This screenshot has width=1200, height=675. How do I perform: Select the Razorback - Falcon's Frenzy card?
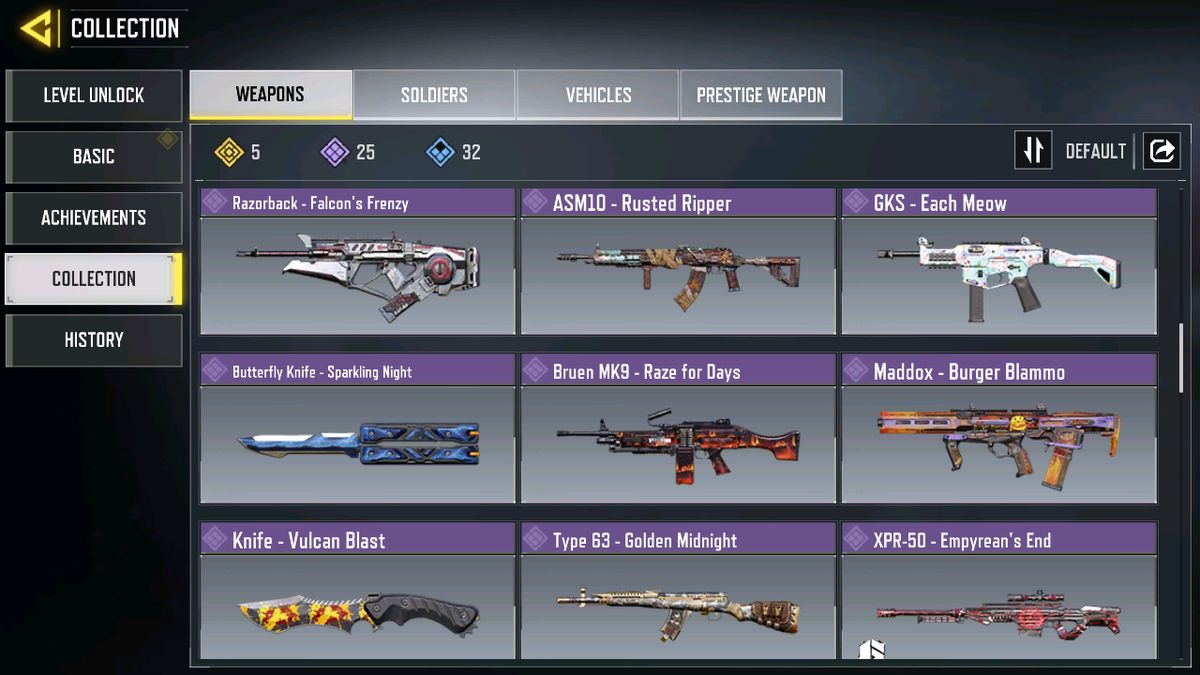[x=357, y=262]
